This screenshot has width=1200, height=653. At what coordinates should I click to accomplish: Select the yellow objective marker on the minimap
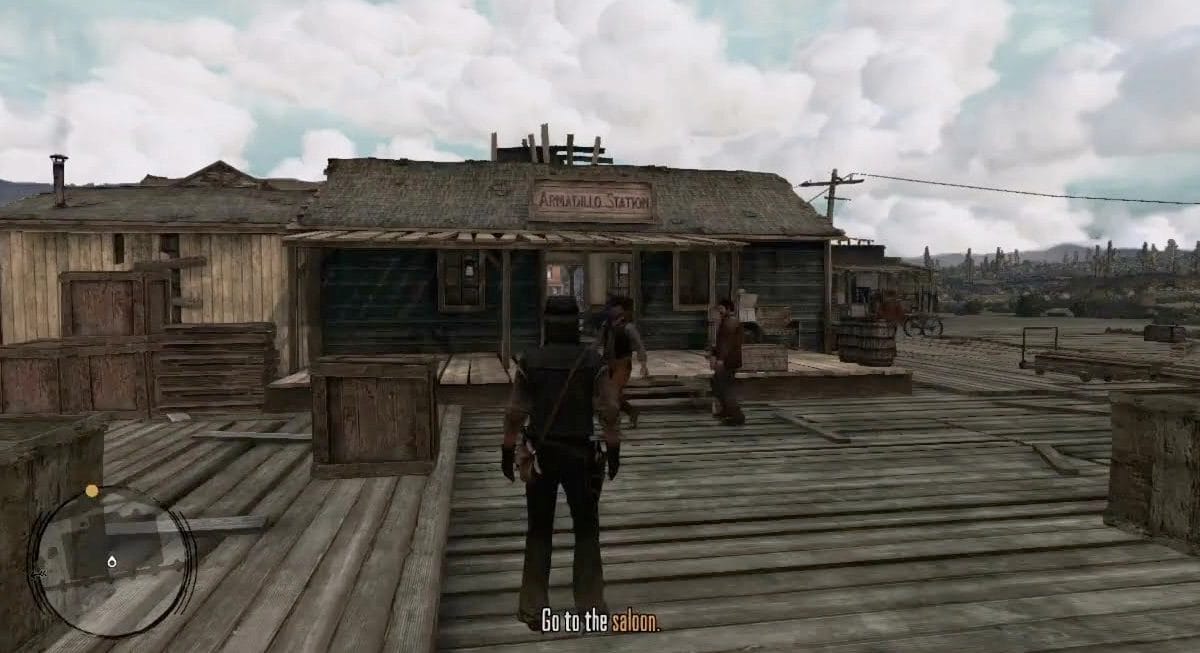(x=92, y=491)
